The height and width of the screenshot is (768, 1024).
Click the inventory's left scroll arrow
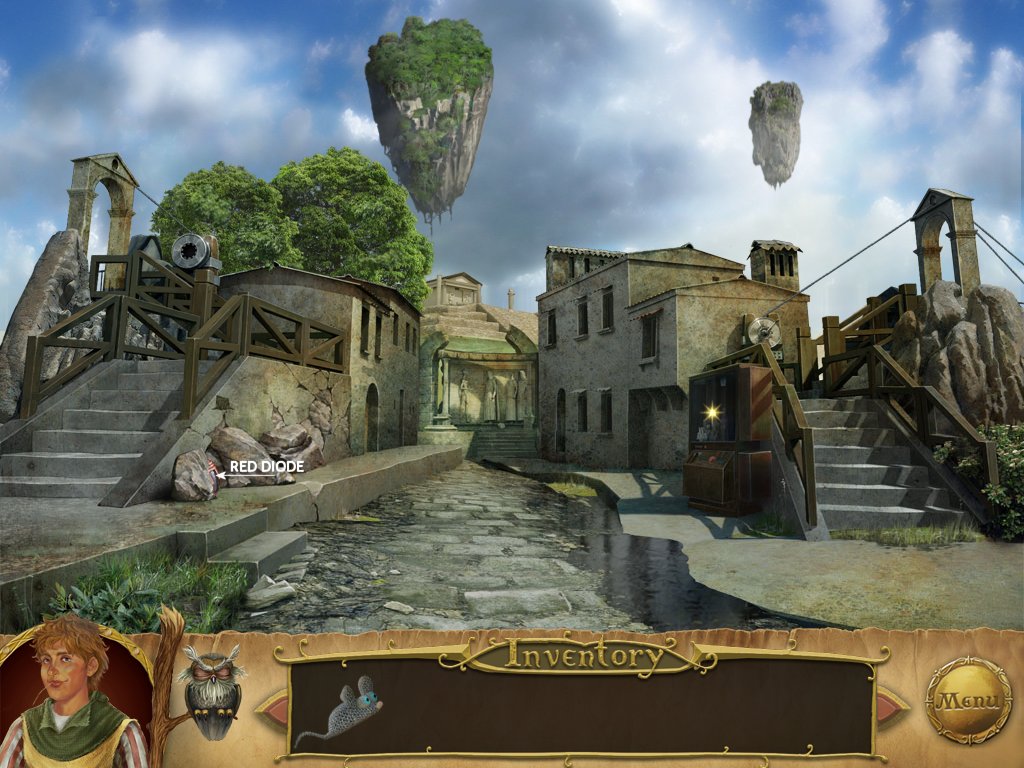272,707
